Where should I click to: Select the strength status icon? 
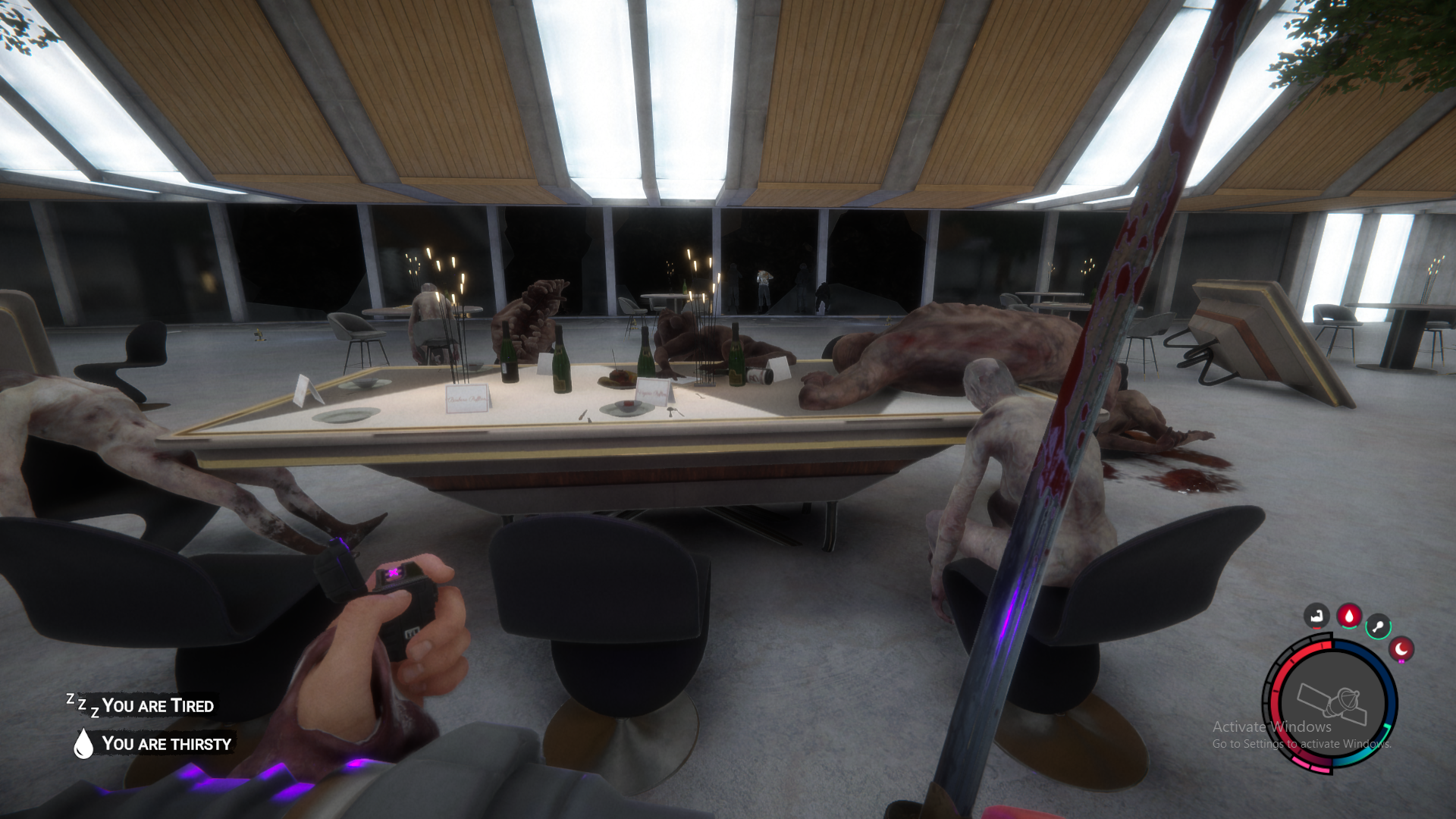(x=1316, y=617)
